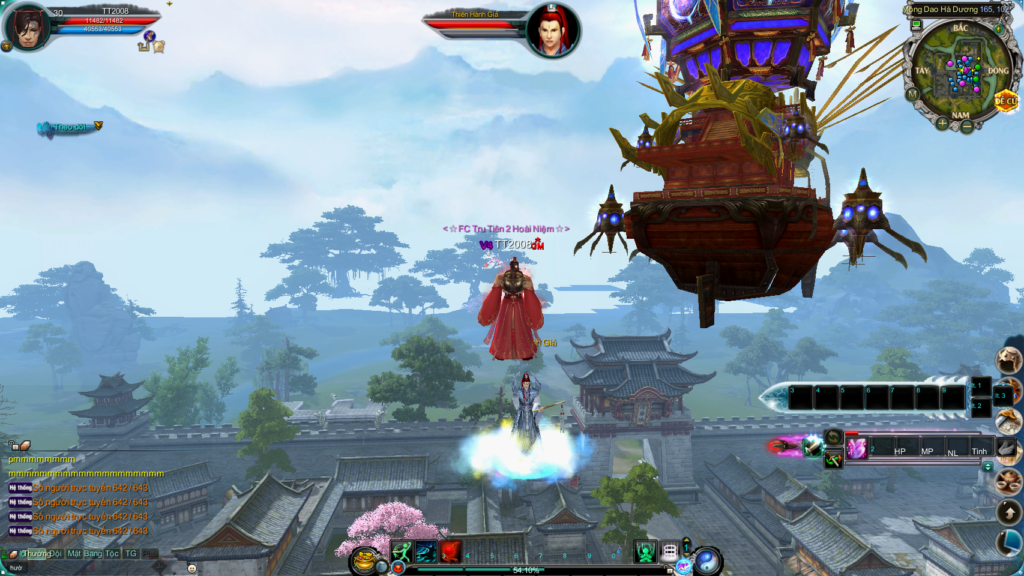This screenshot has width=1024, height=576.
Task: Click the green meditation pose skill icon
Action: click(645, 551)
